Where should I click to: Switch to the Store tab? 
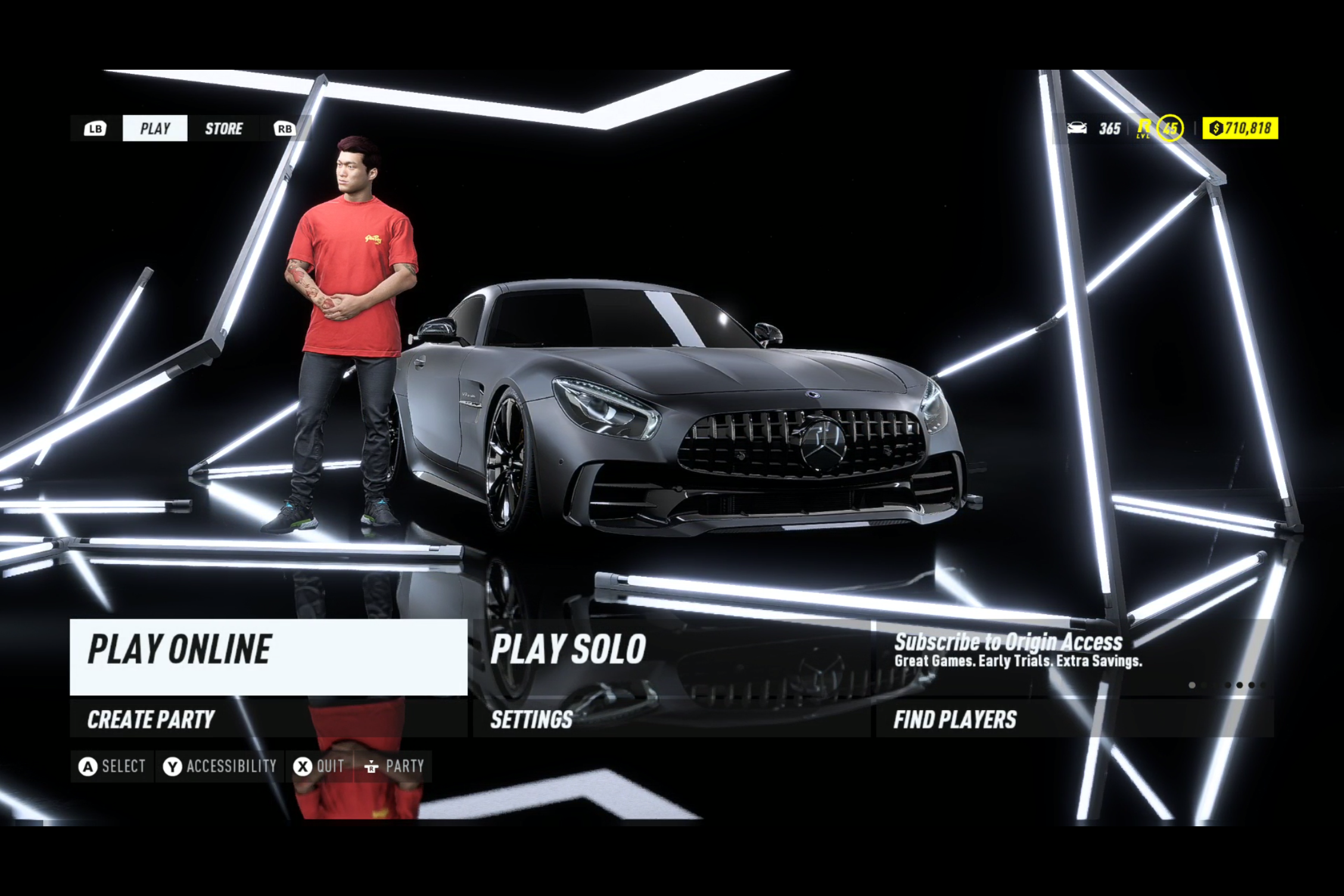[x=223, y=129]
